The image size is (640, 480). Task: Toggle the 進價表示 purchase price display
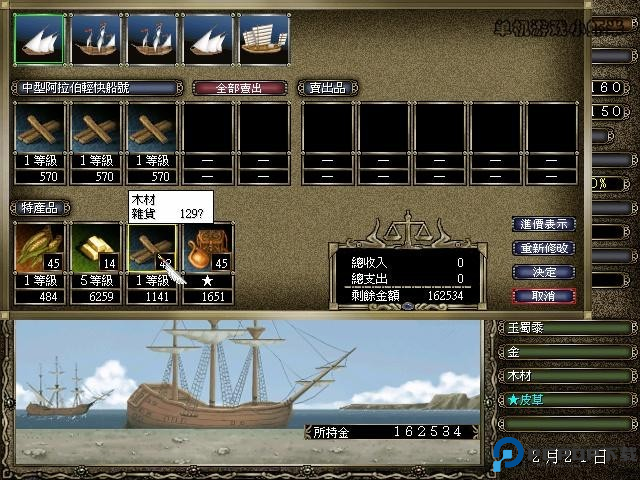[x=544, y=224]
